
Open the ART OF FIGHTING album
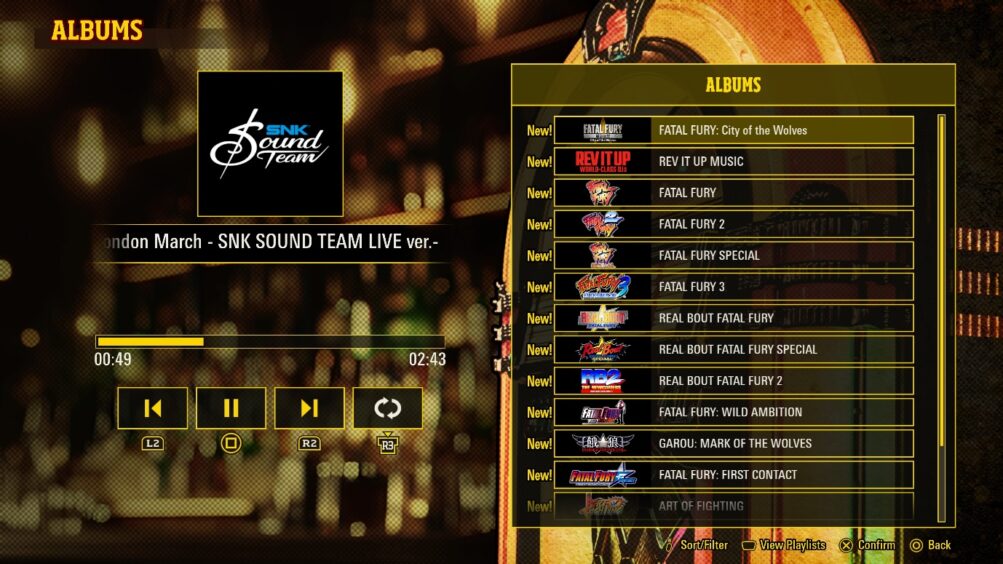(x=733, y=506)
